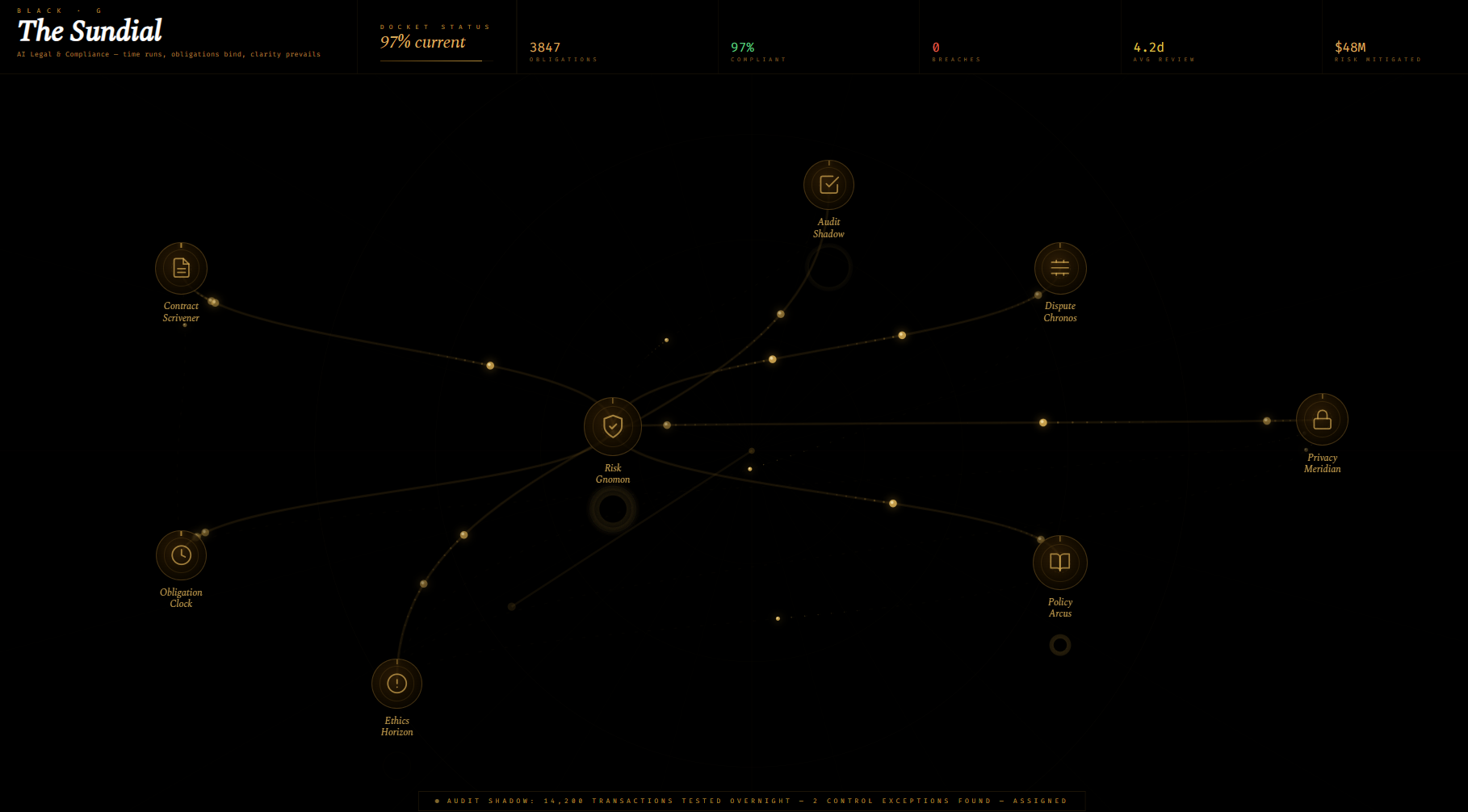
Task: Select the Dispute Chronos sliders icon
Action: (1060, 268)
